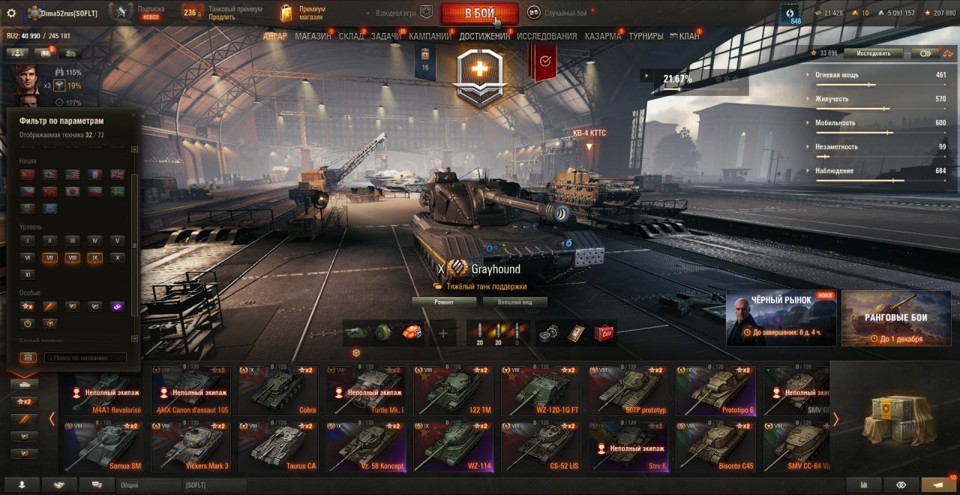Open the Задачи missions tab

click(386, 36)
